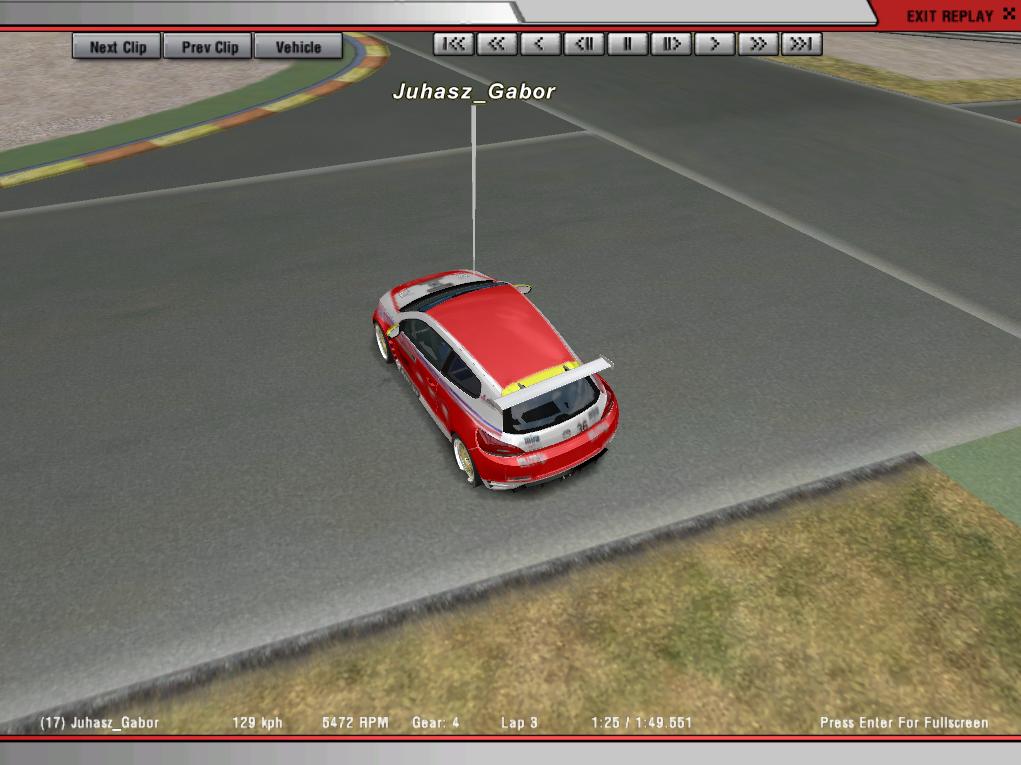Step the replay one frame backward
This screenshot has width=1021, height=765.
(584, 44)
